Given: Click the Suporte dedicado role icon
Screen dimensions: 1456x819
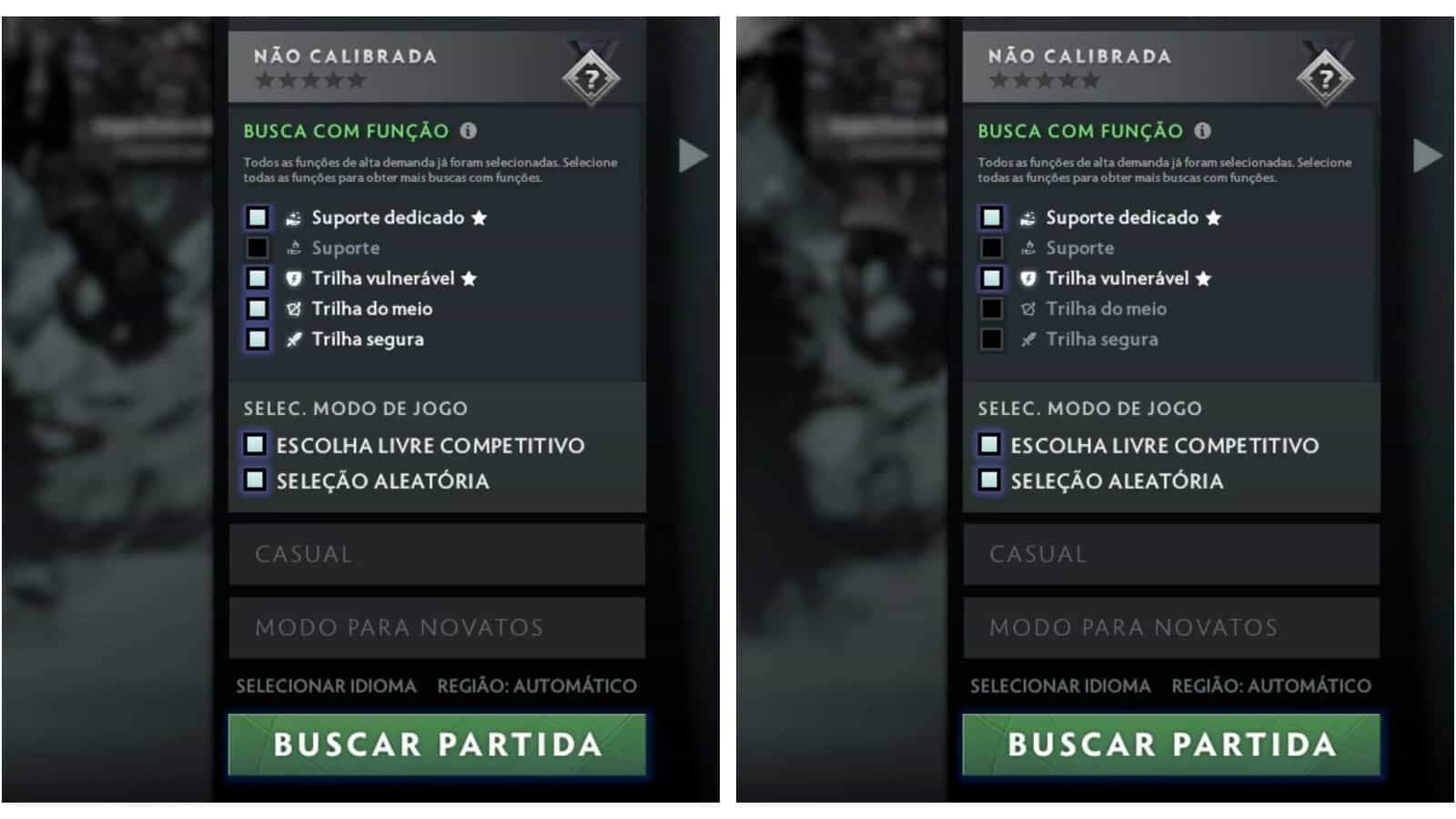Looking at the screenshot, I should pos(293,217).
